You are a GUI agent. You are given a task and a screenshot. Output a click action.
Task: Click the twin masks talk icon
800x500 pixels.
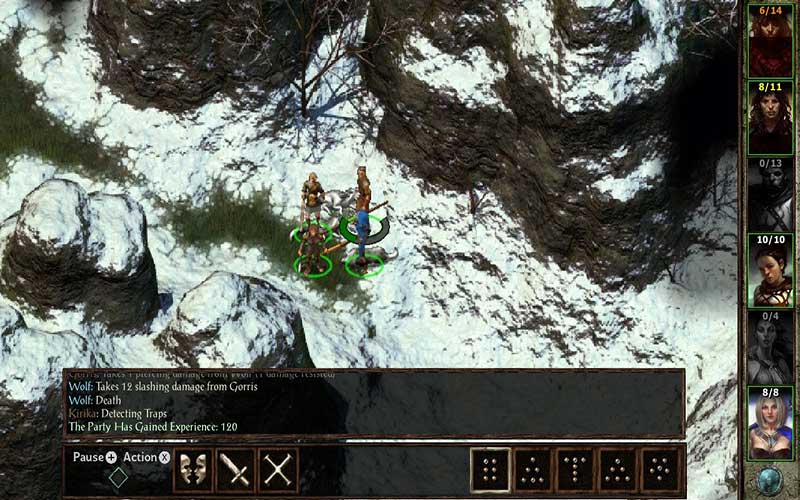tap(194, 469)
